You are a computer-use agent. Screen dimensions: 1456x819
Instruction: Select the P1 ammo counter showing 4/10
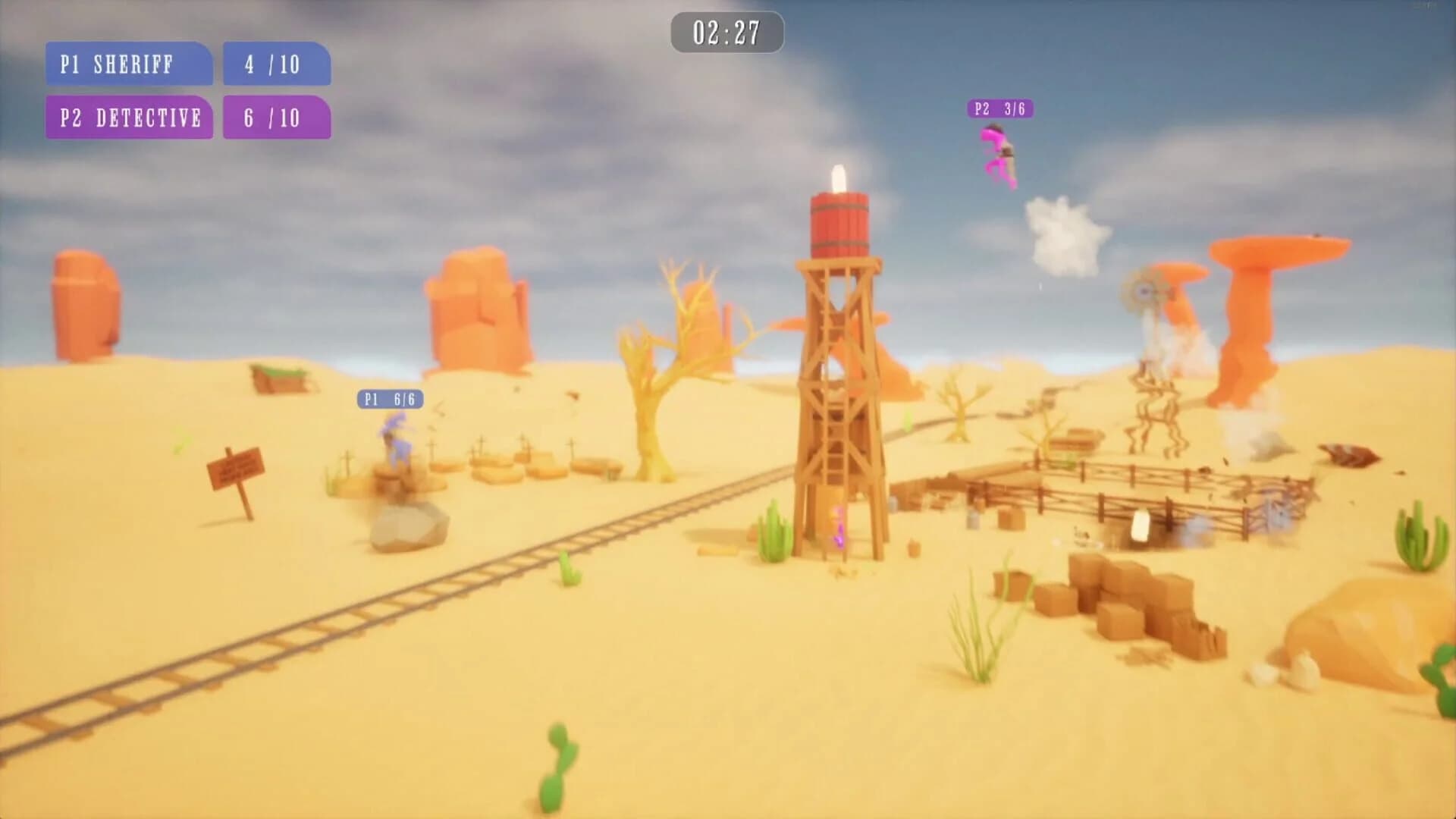(x=276, y=65)
